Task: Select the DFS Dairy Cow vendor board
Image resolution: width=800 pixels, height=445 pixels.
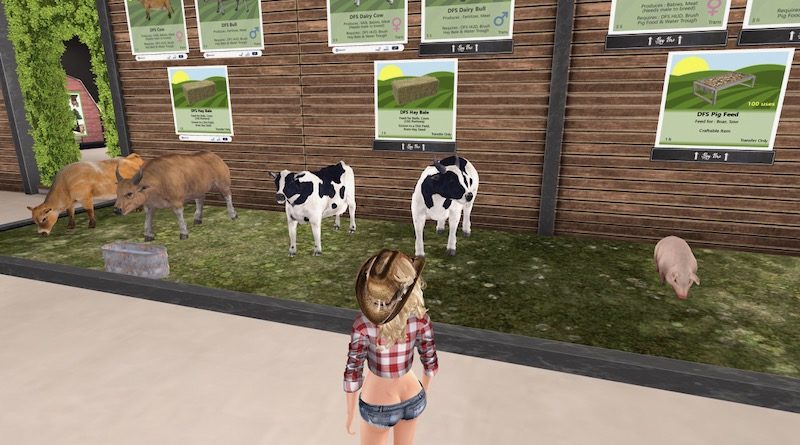Action: (x=367, y=20)
